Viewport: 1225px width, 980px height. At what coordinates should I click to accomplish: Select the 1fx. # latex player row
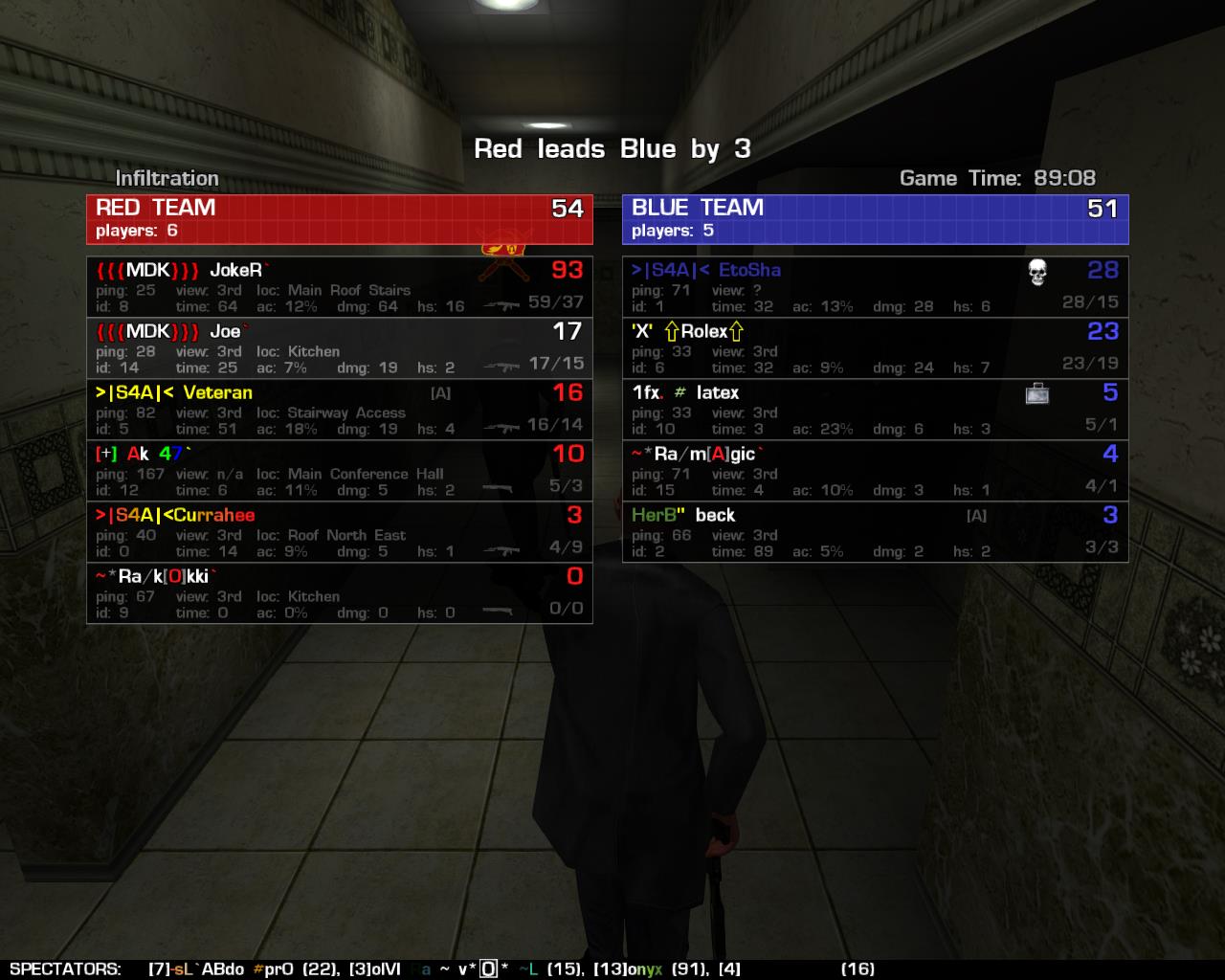tap(875, 410)
